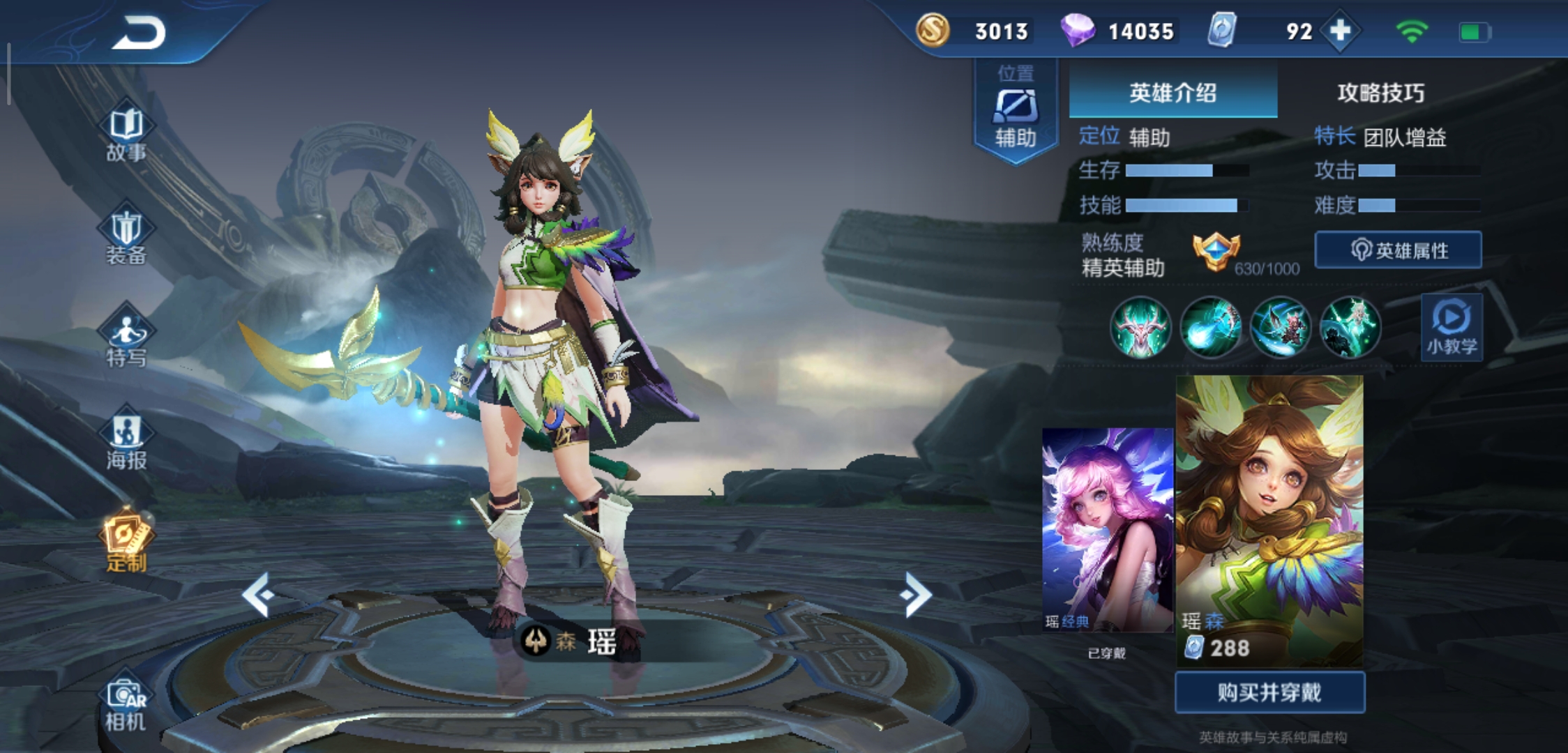View the second ability skill icon
The height and width of the screenshot is (753, 1568).
click(x=1210, y=328)
